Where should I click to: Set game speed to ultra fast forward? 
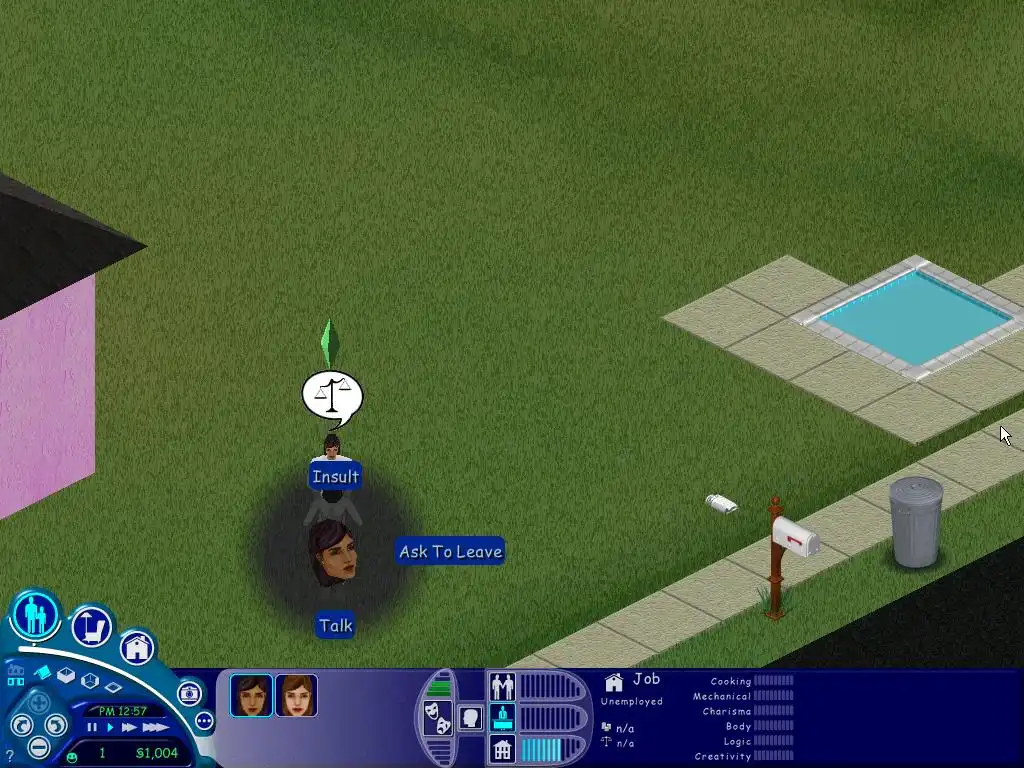(155, 727)
